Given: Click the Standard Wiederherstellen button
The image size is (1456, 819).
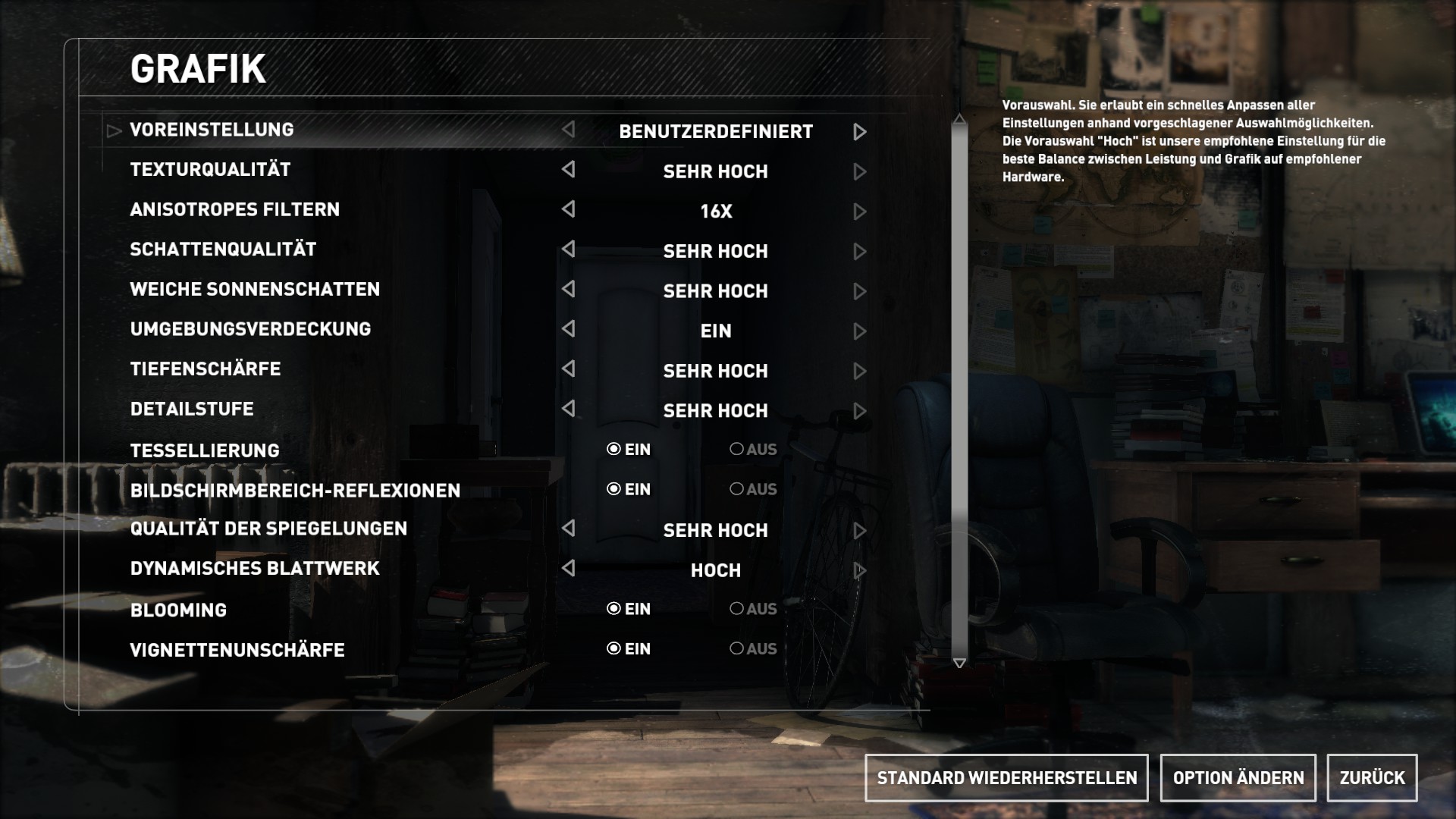Looking at the screenshot, I should pyautogui.click(x=1006, y=777).
